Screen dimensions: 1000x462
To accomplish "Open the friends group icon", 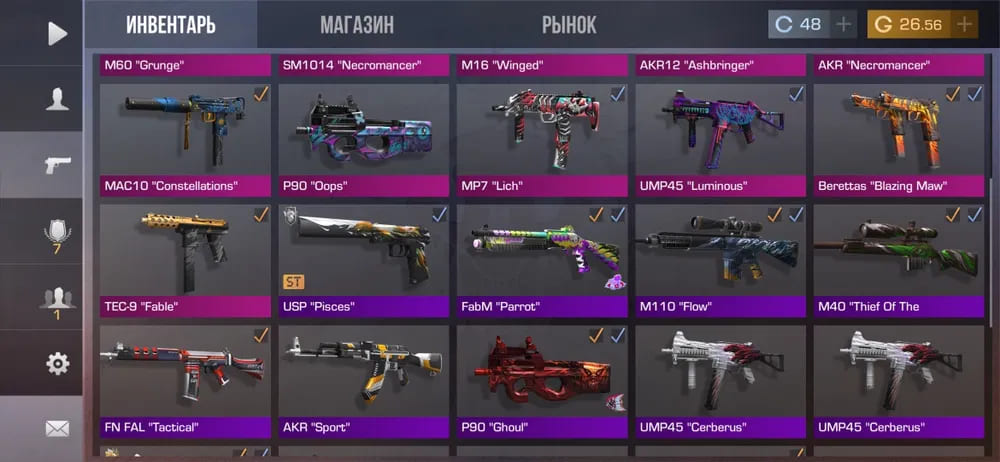I will pos(57,299).
